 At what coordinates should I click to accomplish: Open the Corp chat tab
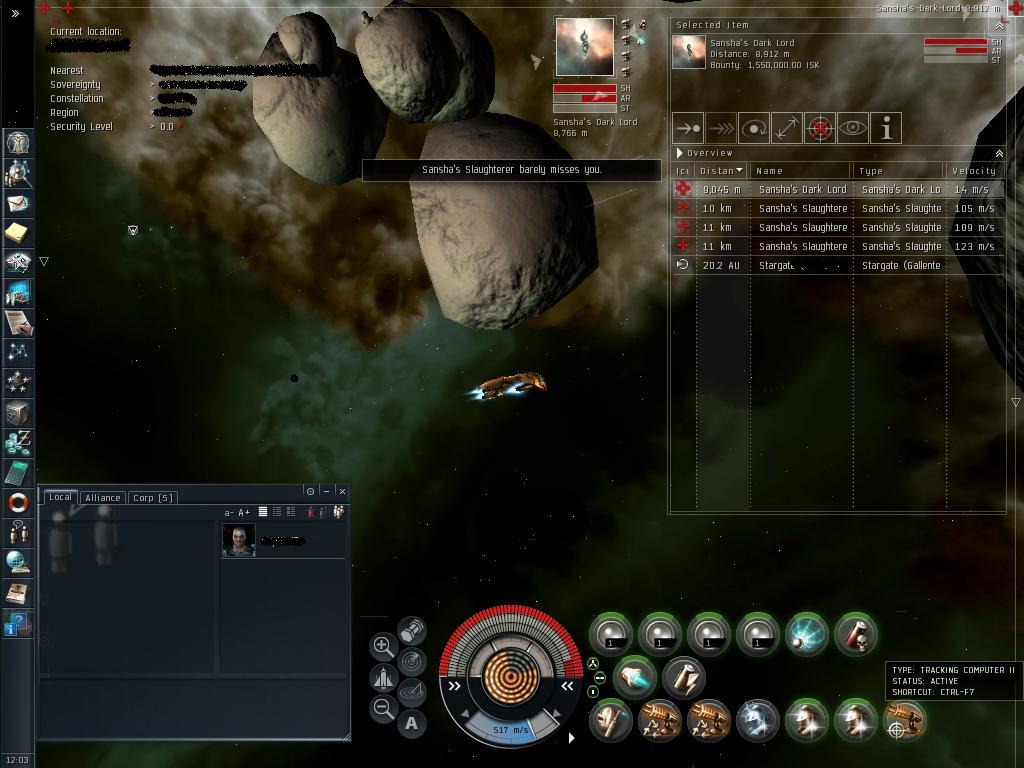coord(153,497)
